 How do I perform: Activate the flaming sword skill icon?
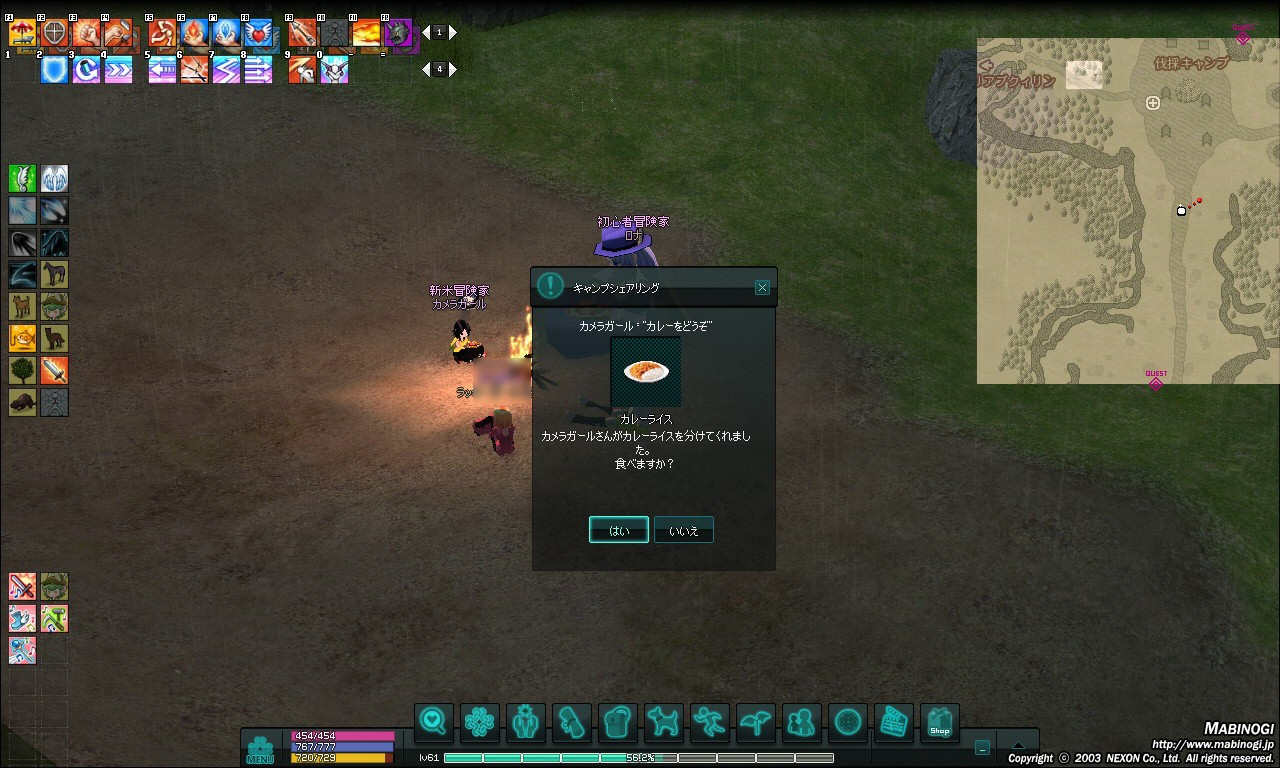pyautogui.click(x=54, y=371)
